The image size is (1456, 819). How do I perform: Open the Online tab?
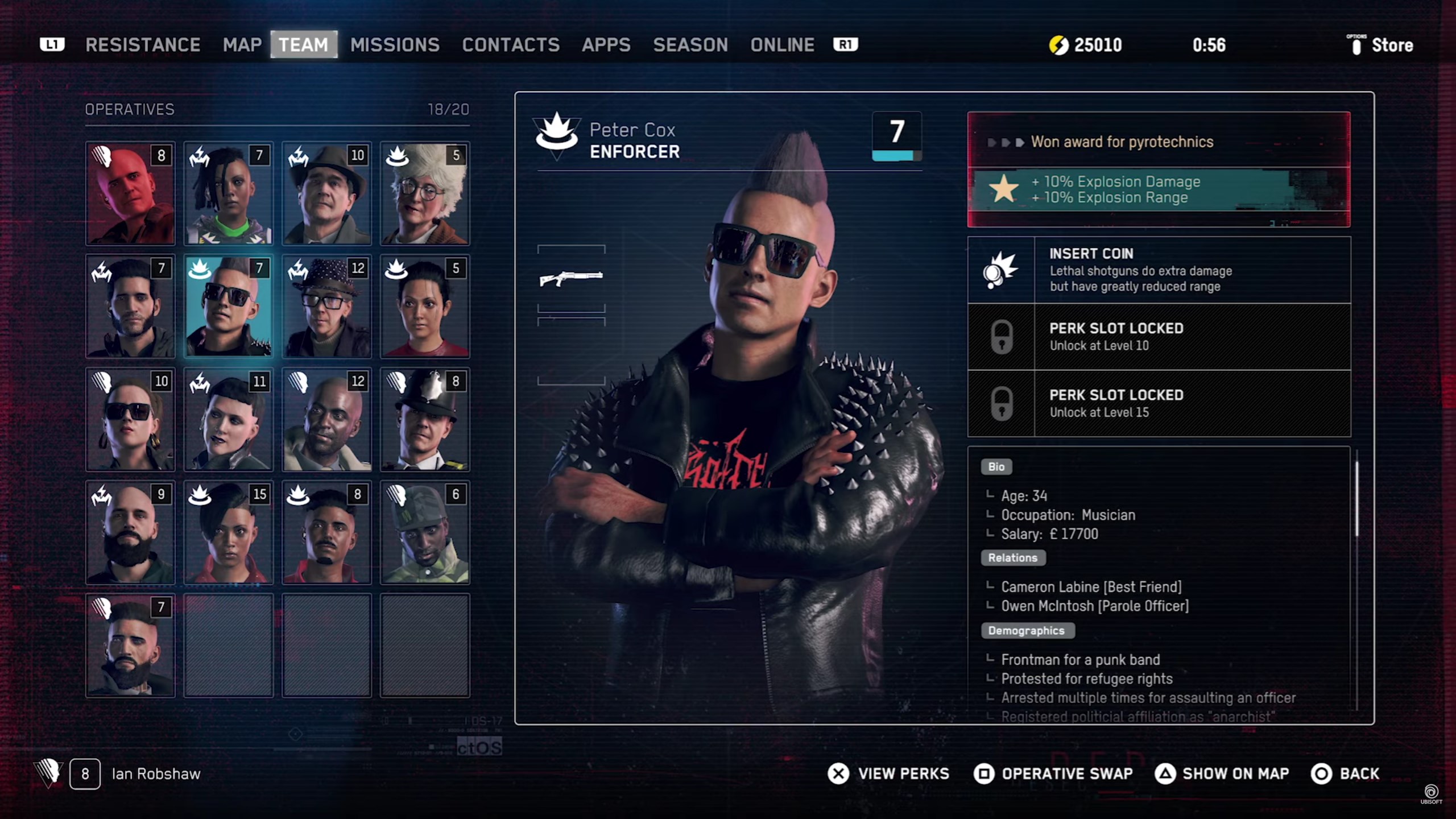[x=782, y=45]
